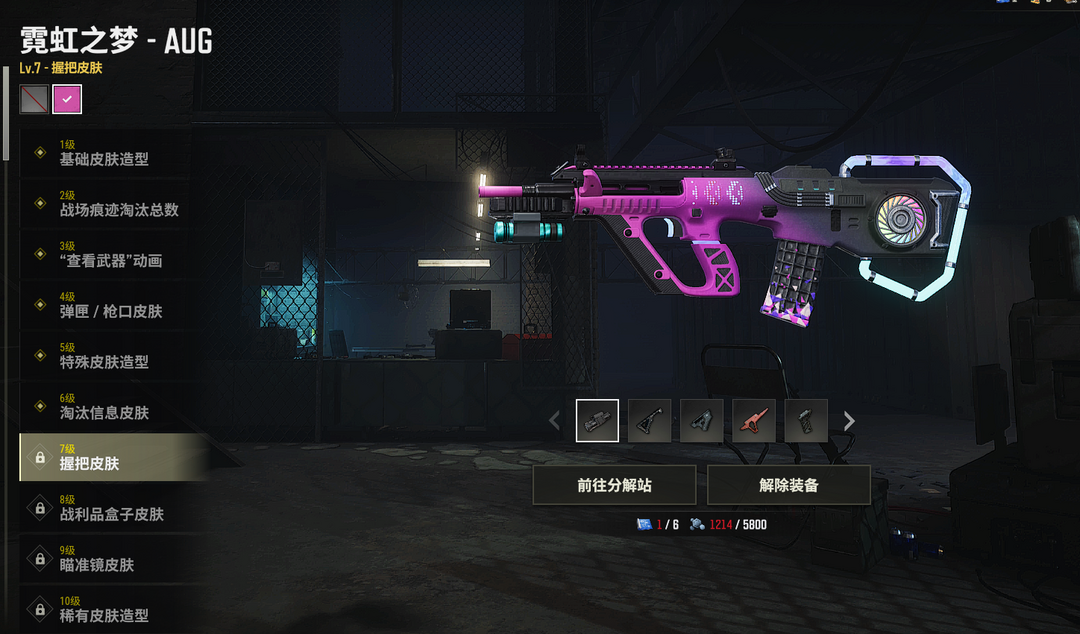
Task: Choose the gray no-skin swatch with red slash
Action: [x=34, y=99]
